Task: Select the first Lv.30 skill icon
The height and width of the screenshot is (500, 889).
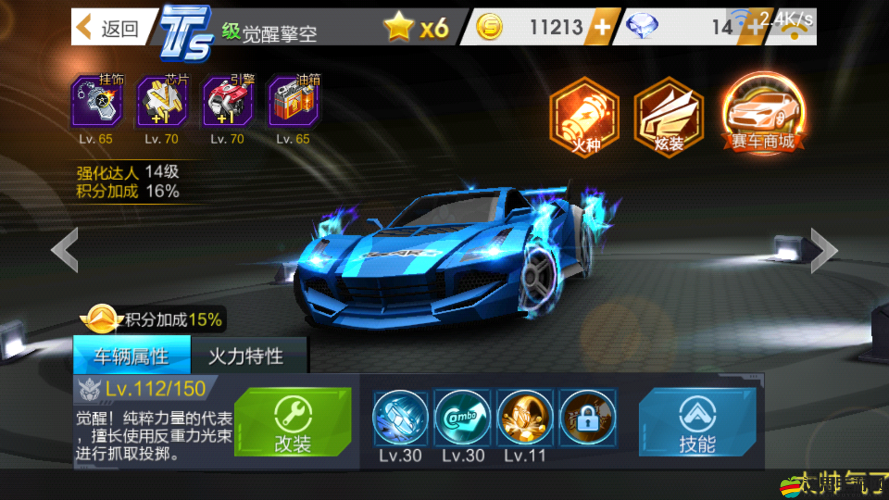Action: pyautogui.click(x=401, y=417)
